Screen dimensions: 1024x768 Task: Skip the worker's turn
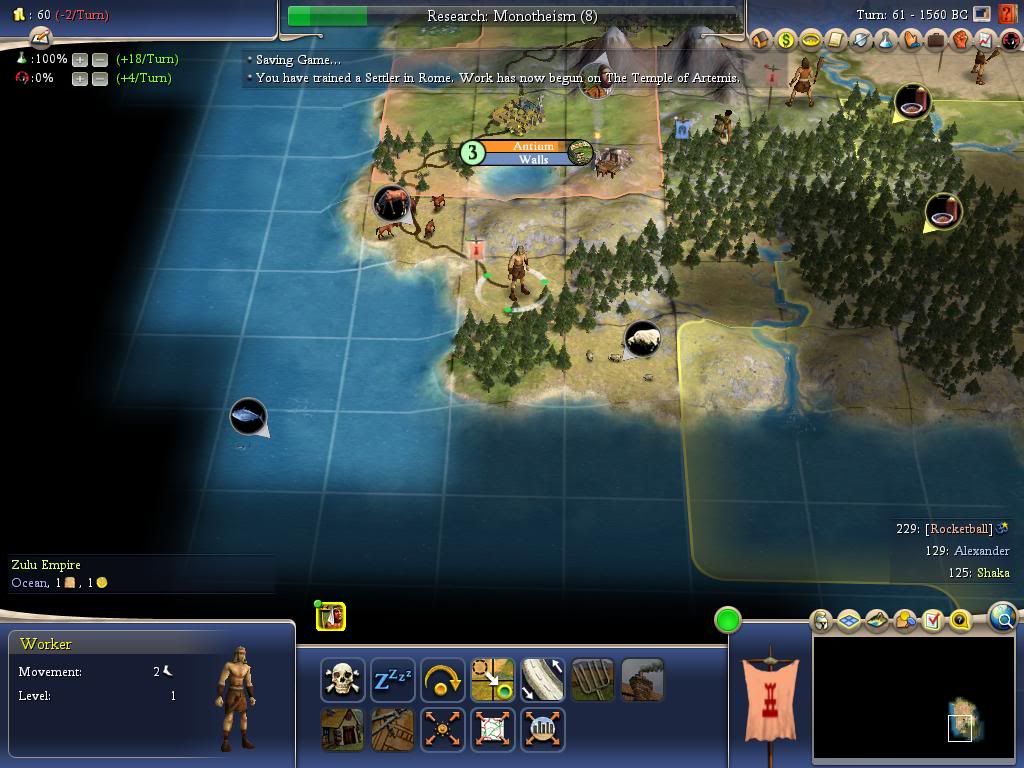(x=443, y=680)
